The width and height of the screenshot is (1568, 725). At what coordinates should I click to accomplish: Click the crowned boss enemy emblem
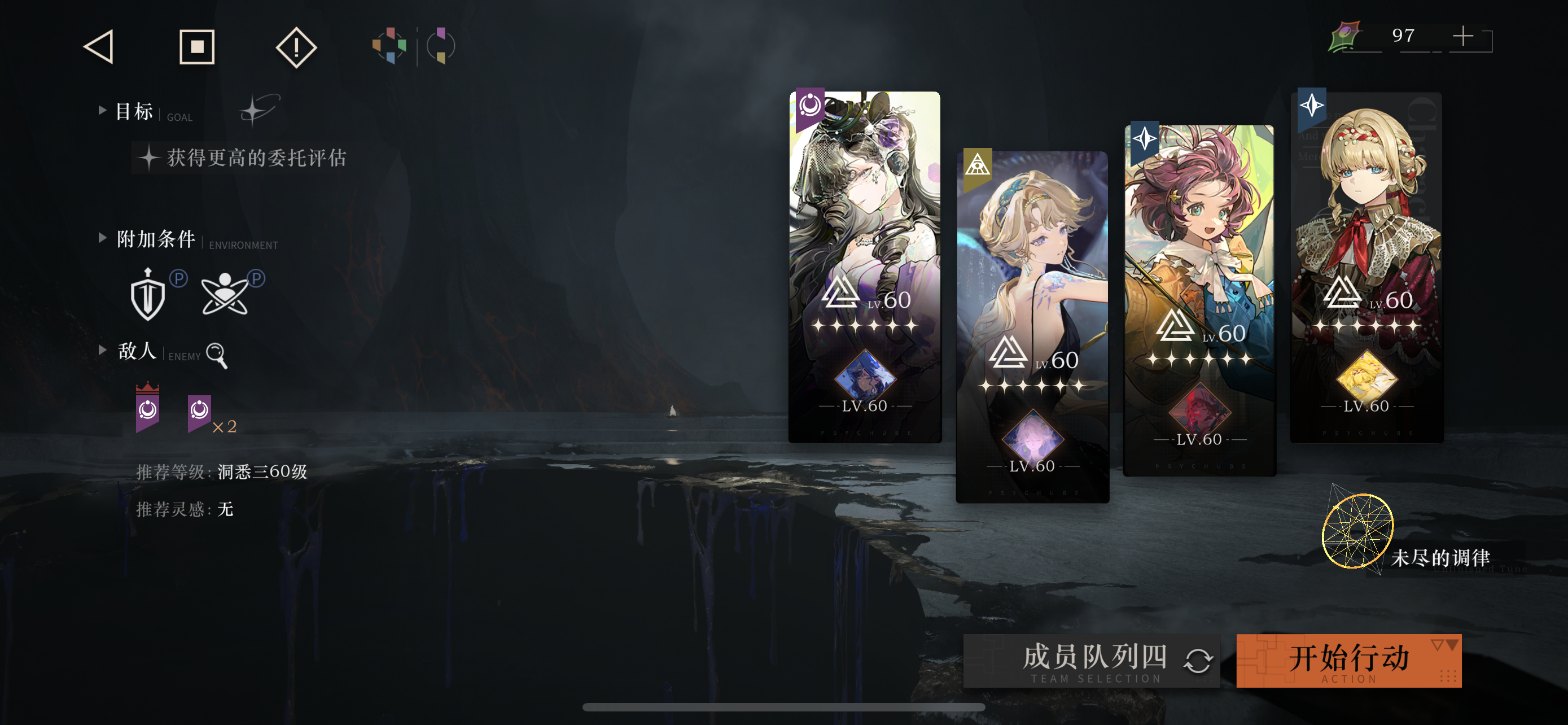tap(146, 411)
